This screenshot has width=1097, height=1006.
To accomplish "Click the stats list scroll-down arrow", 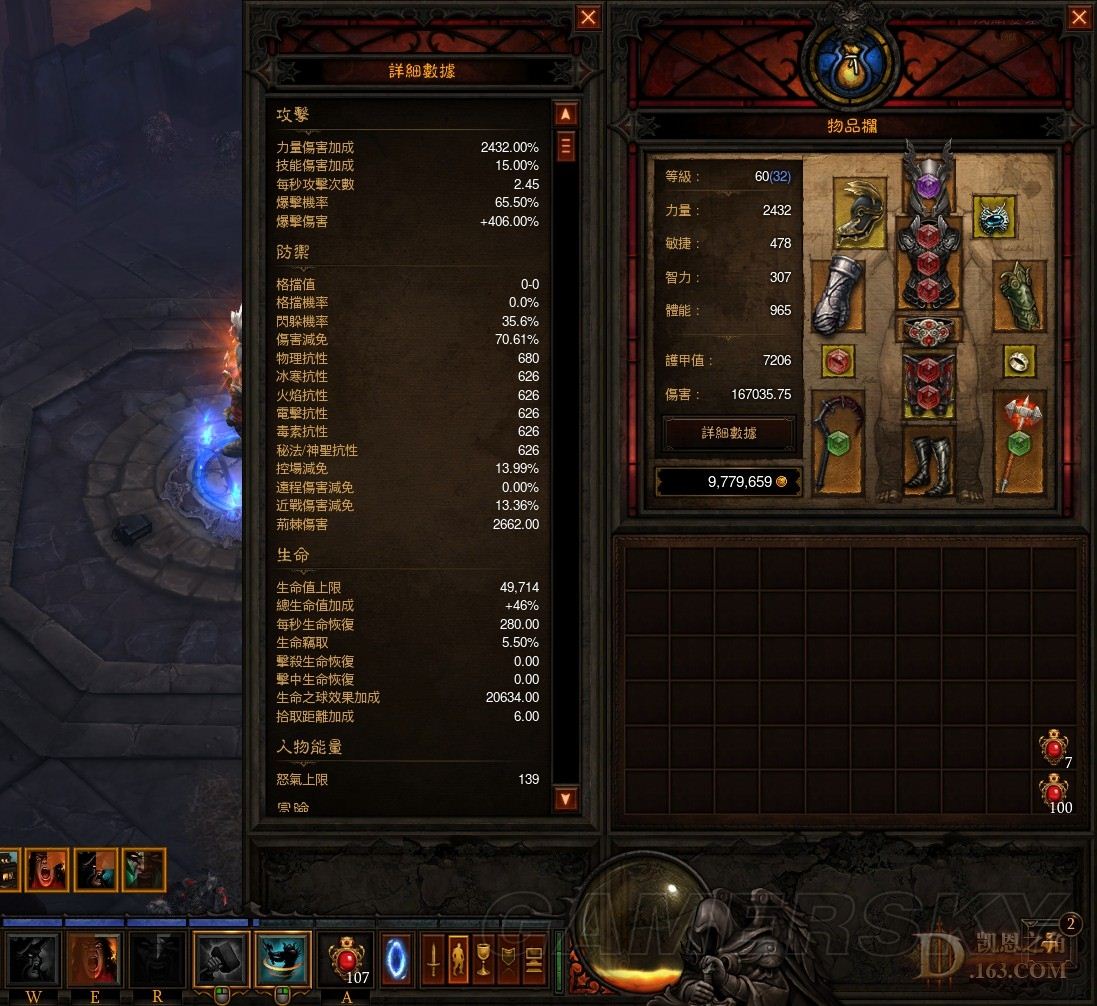I will [565, 798].
